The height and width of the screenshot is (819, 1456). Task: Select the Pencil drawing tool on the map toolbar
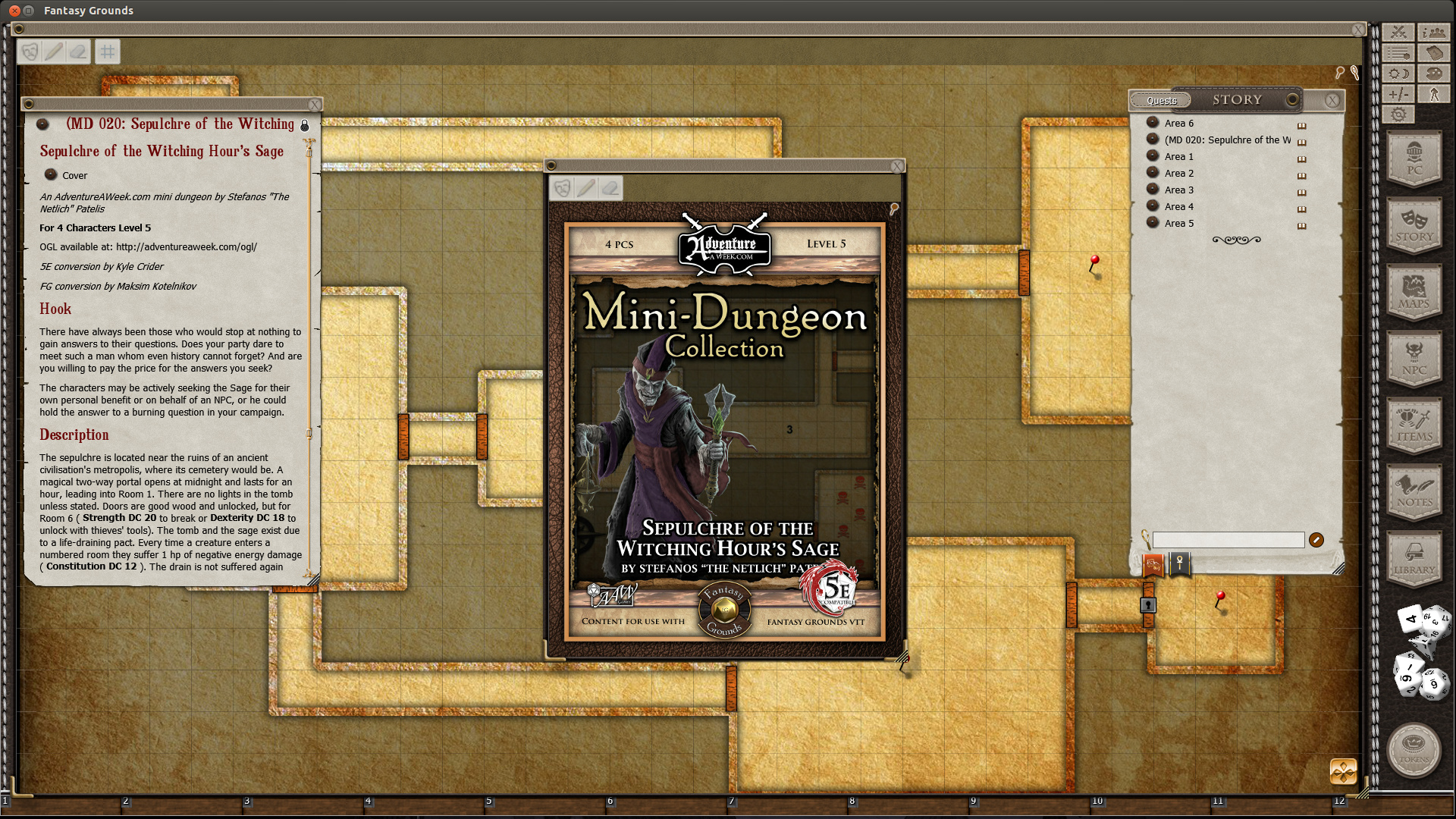tap(53, 51)
